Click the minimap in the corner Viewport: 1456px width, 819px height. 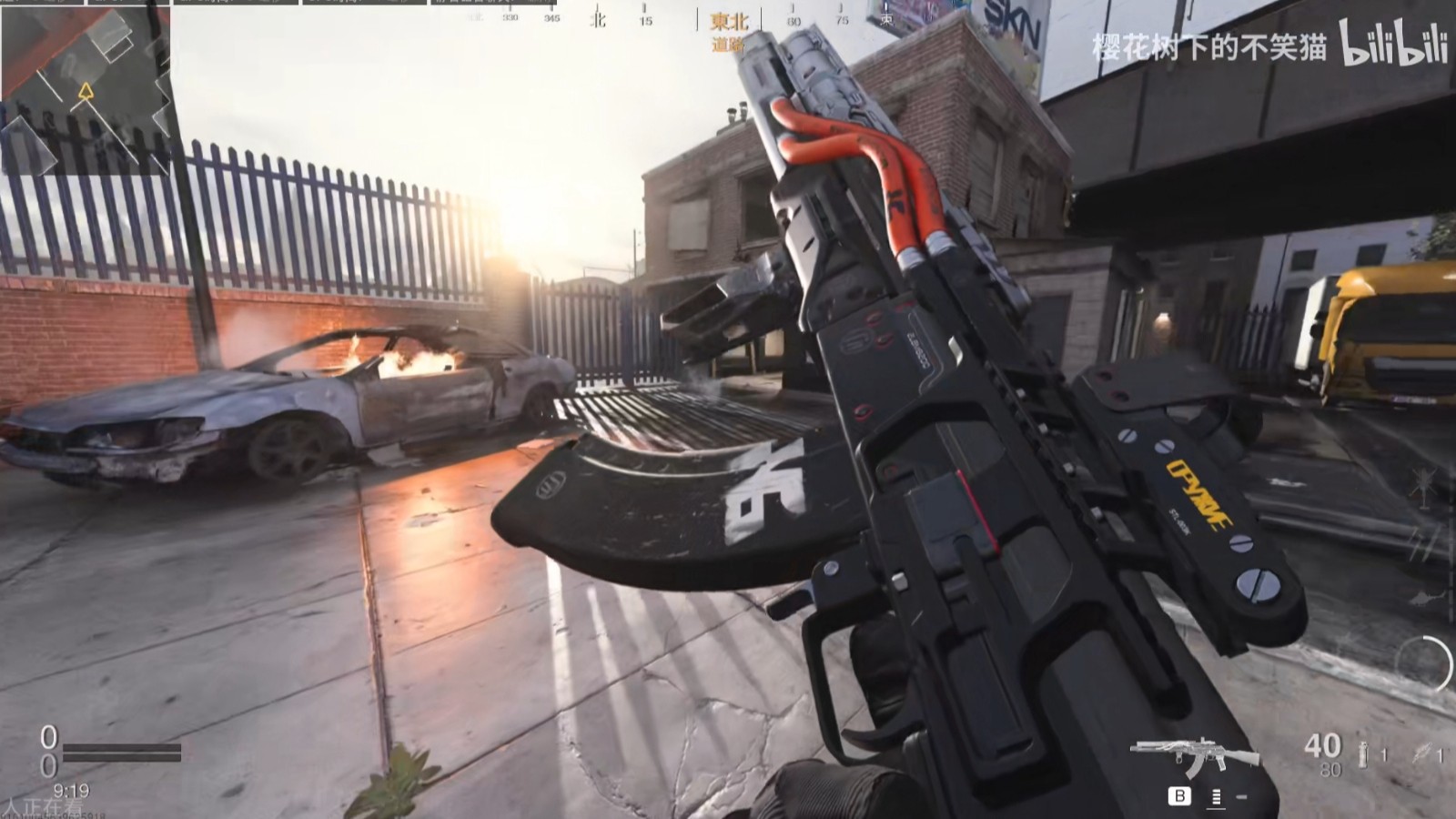pos(85,88)
